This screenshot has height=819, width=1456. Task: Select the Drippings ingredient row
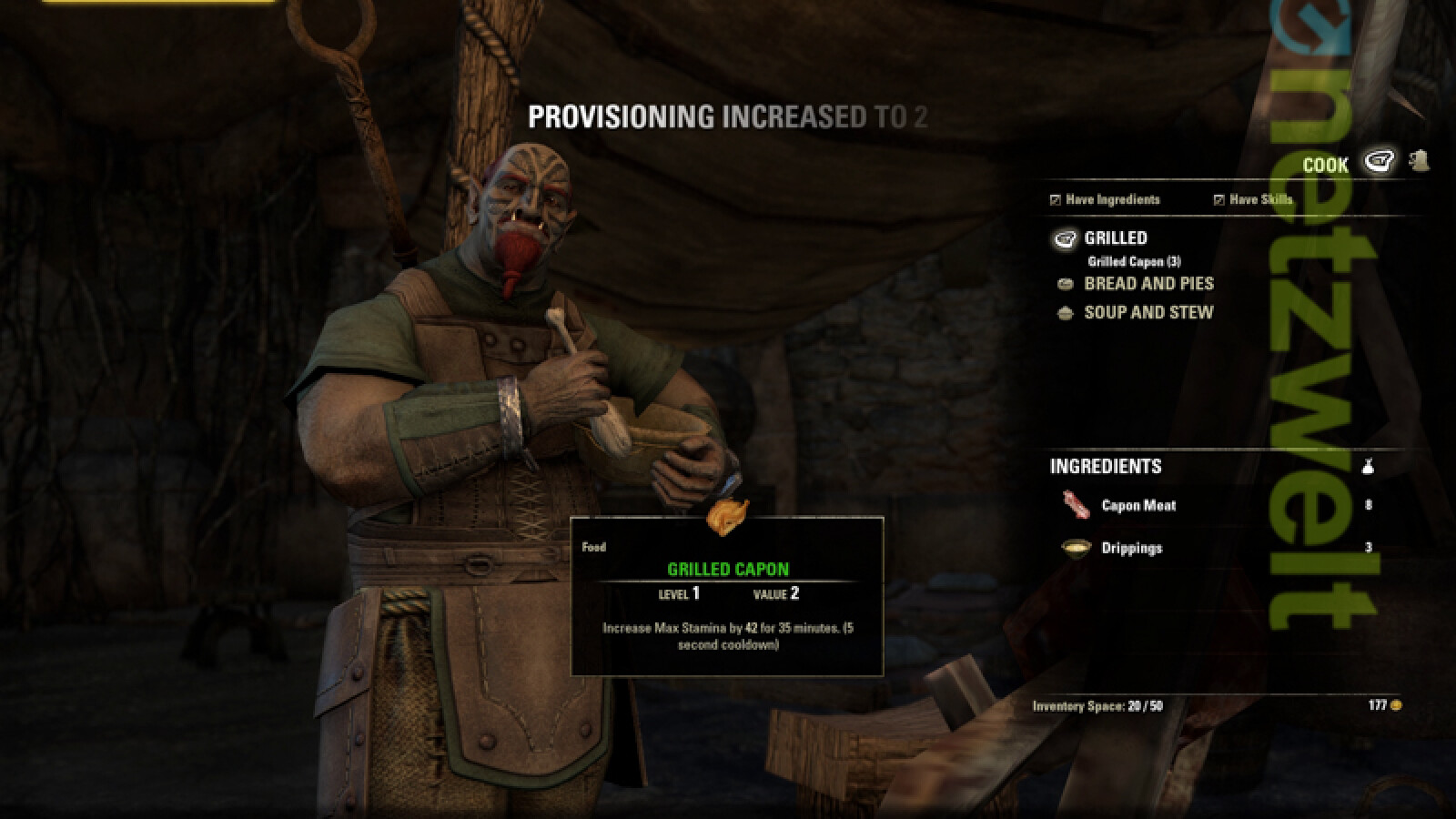click(x=1131, y=548)
